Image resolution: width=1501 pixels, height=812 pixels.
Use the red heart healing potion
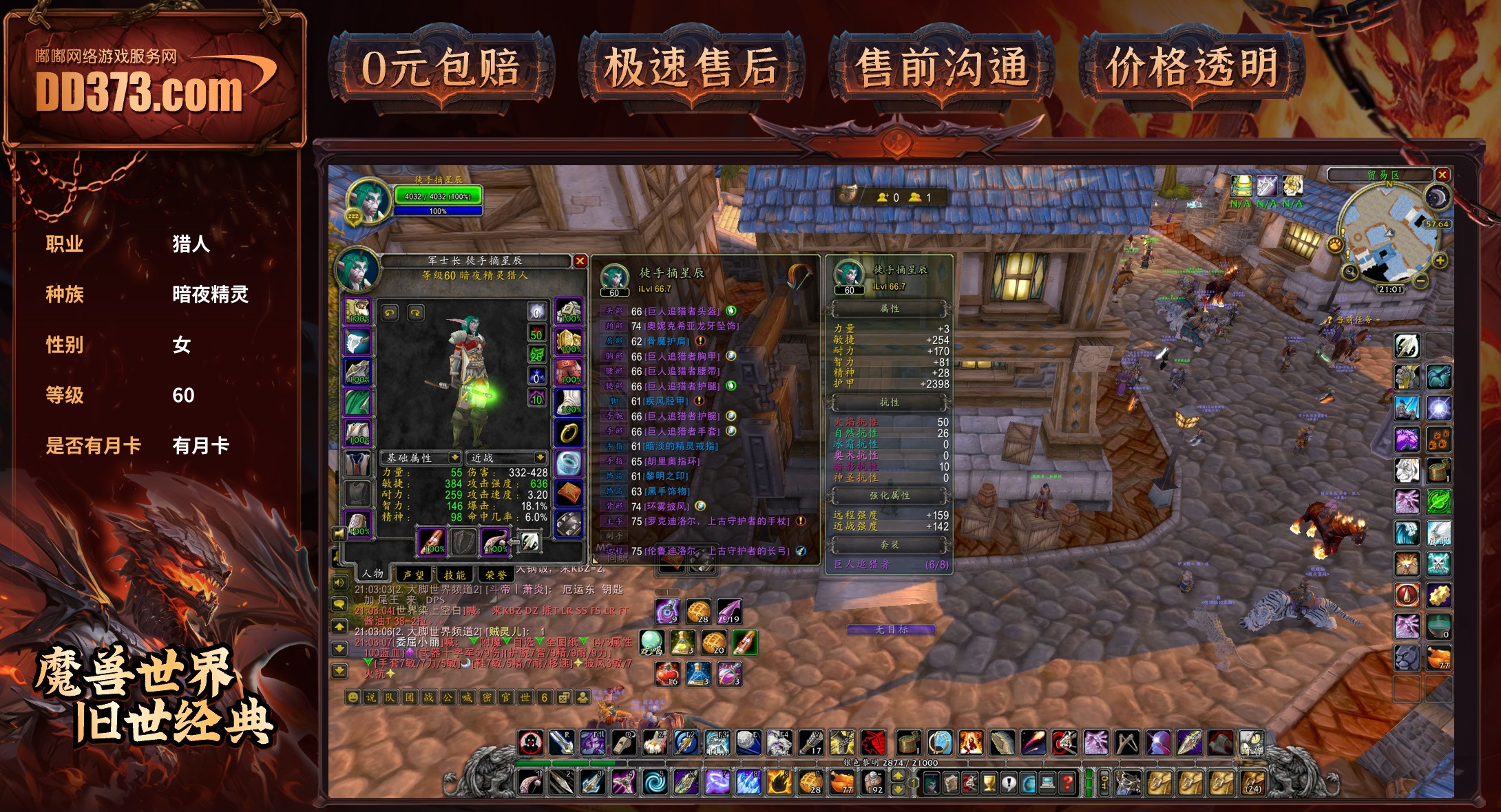667,673
